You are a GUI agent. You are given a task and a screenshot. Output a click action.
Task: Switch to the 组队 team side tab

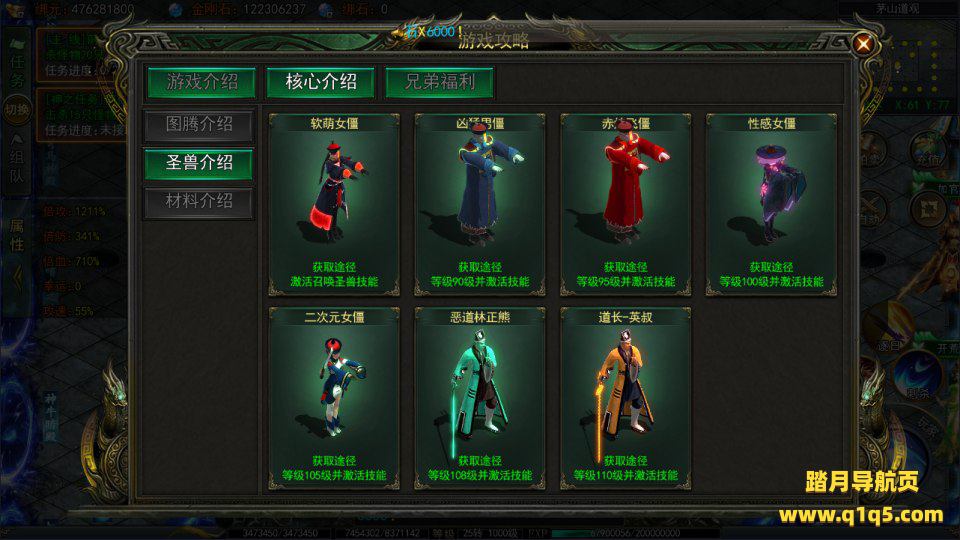point(17,167)
